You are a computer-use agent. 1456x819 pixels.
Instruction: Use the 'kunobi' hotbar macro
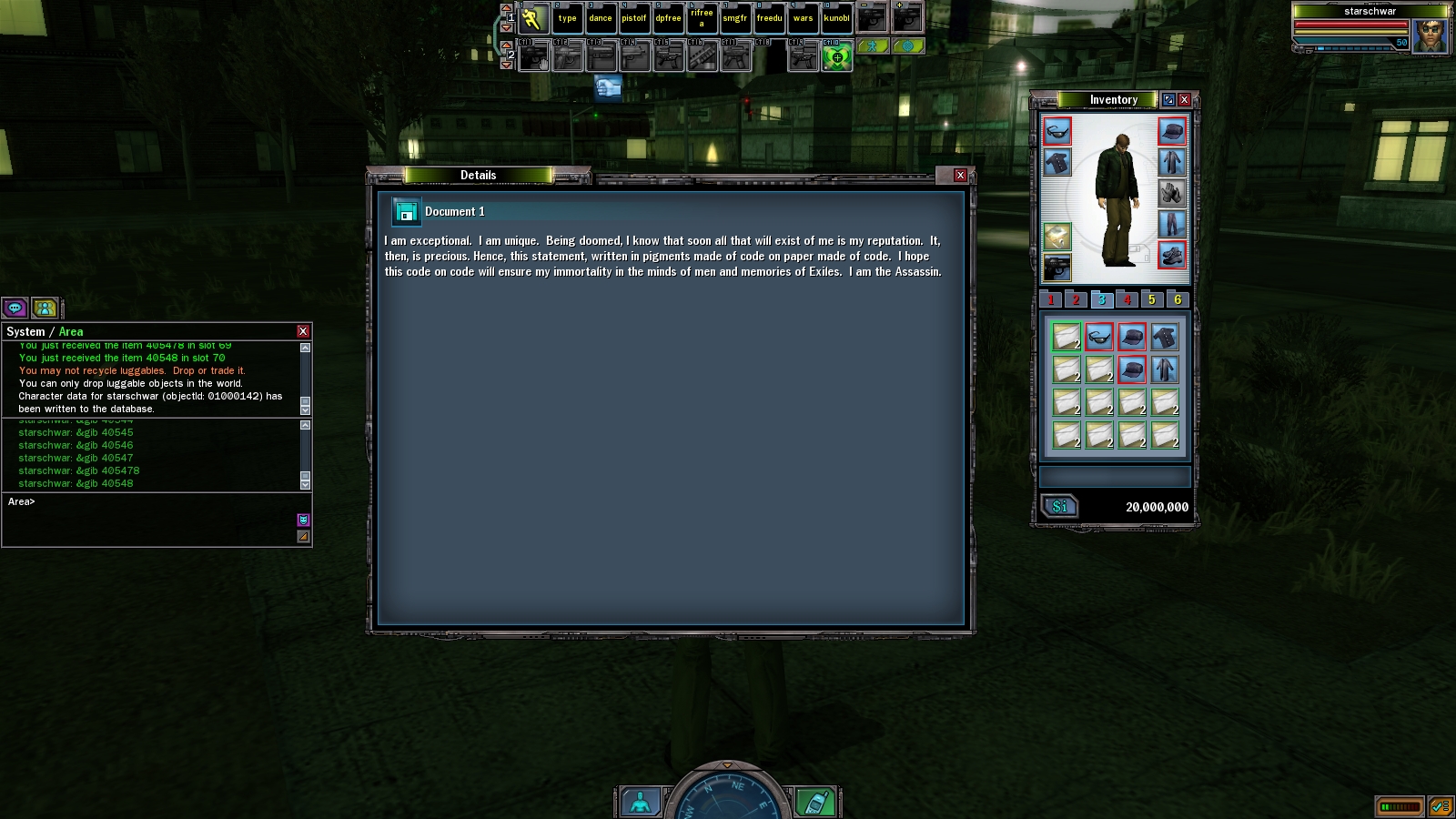pyautogui.click(x=836, y=18)
